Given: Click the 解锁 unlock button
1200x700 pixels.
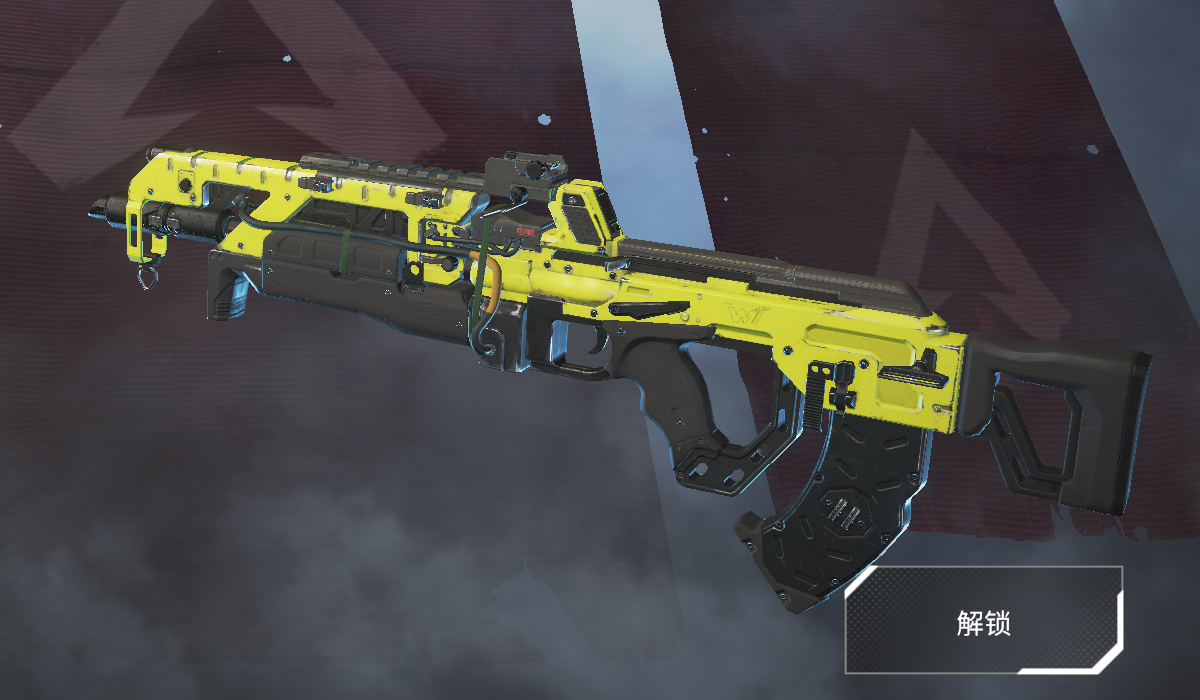Looking at the screenshot, I should pos(983,621).
